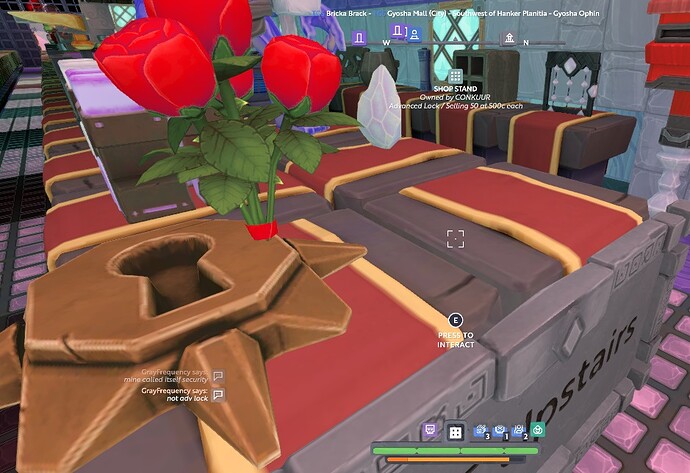Click the person marker on the compass

point(413,34)
